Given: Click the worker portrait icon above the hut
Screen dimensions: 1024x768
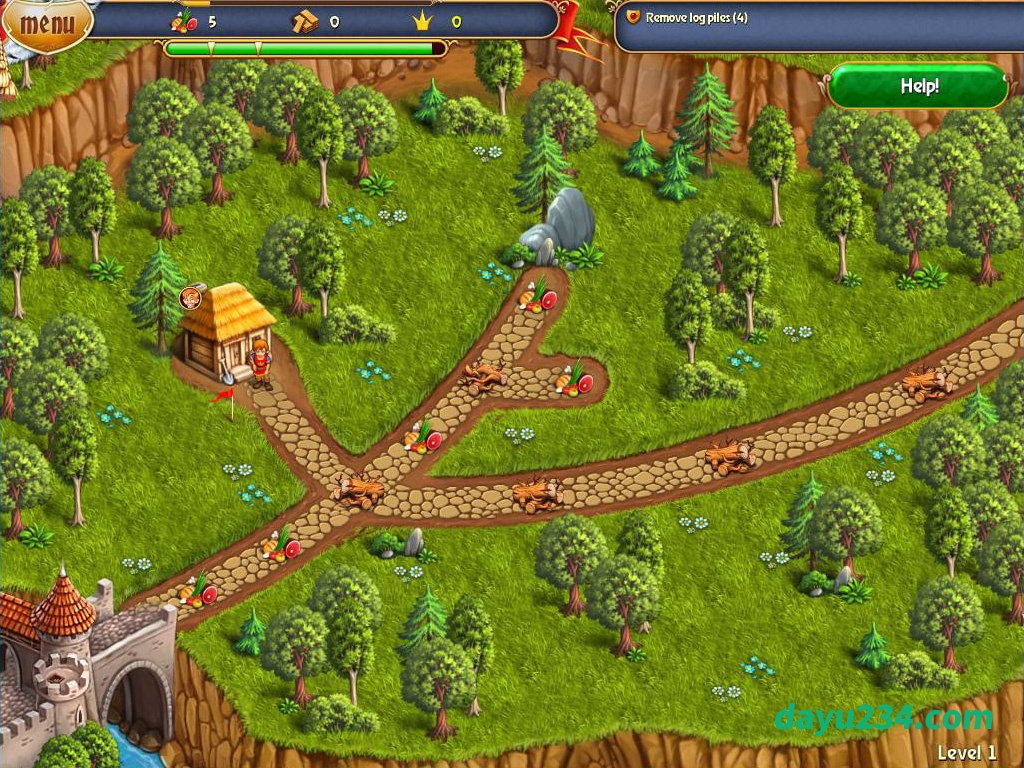Looking at the screenshot, I should coord(189,297).
